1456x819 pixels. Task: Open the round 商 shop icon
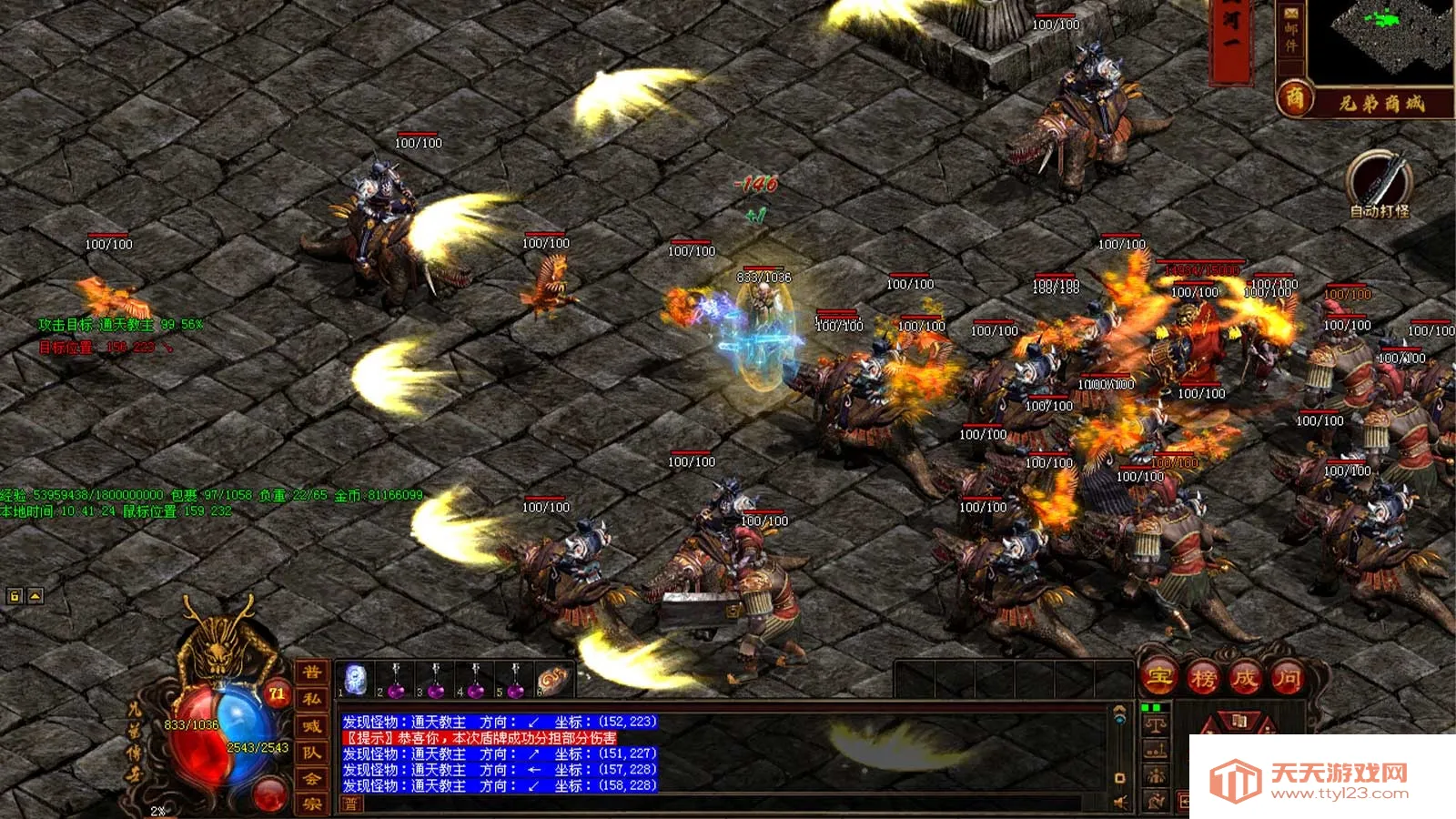point(1291,95)
